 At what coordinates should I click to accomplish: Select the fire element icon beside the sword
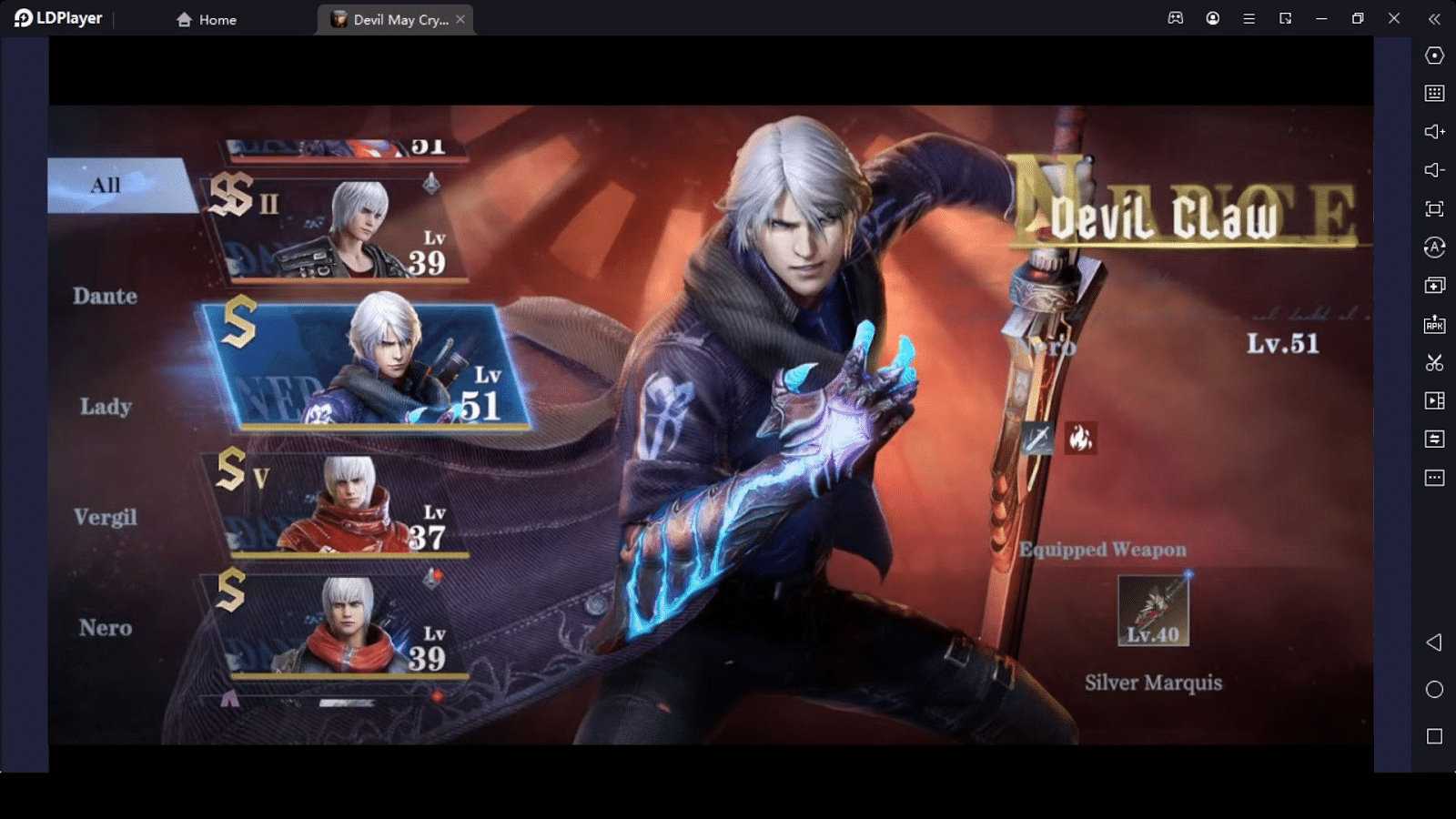click(1082, 440)
